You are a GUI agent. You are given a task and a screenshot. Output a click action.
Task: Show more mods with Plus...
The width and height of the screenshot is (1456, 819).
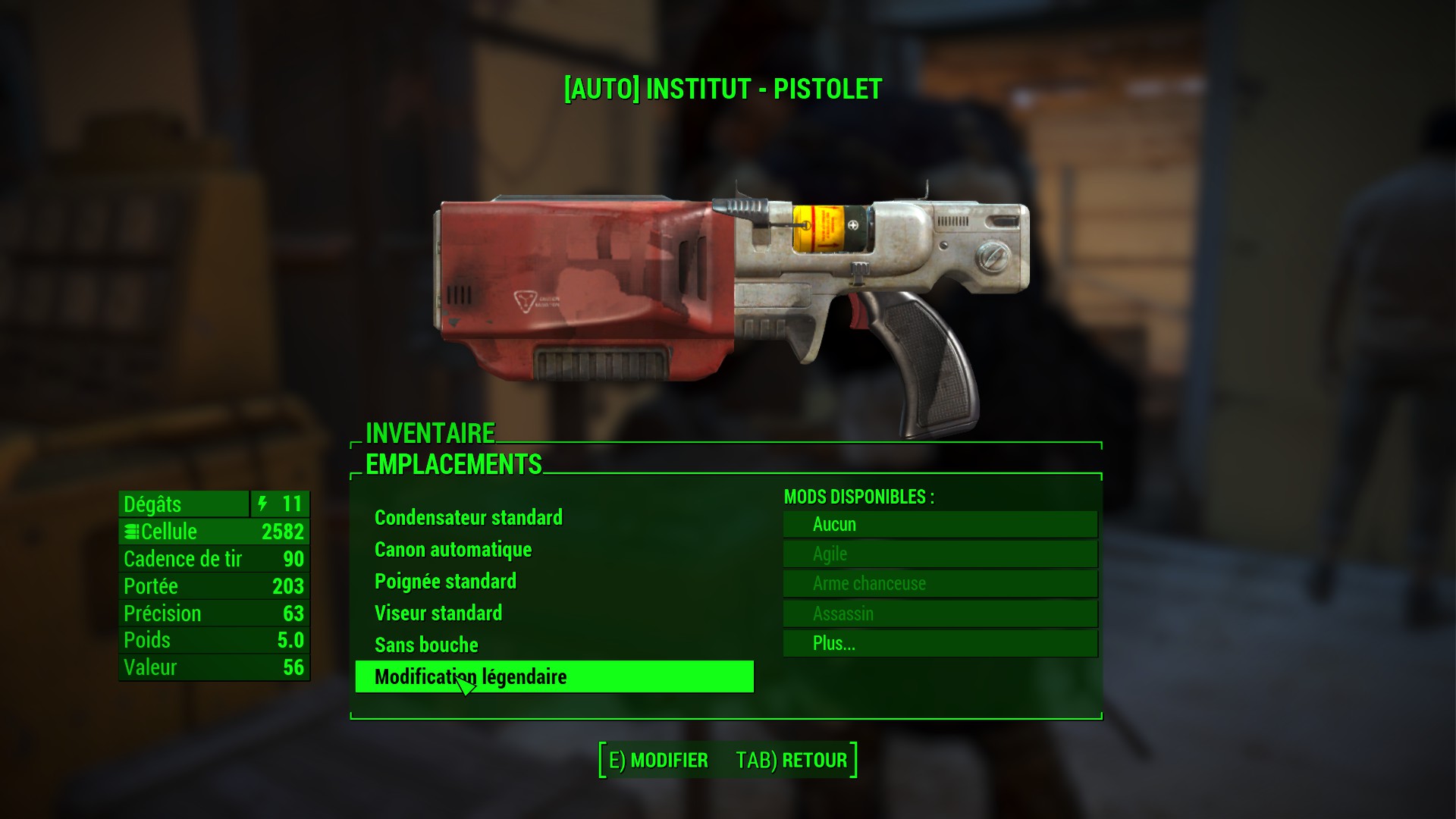coord(940,644)
